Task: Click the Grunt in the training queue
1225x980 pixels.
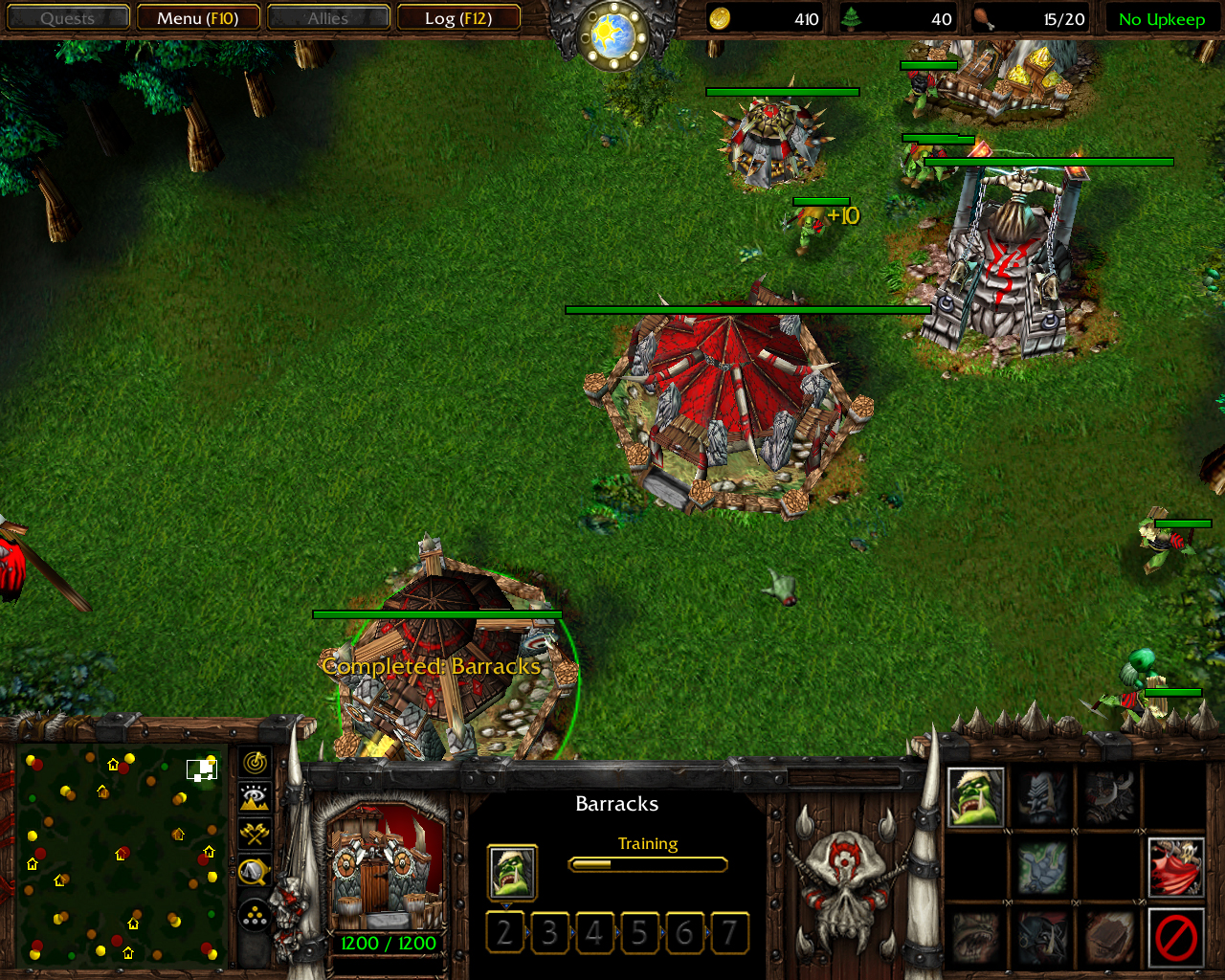Action: click(x=512, y=872)
